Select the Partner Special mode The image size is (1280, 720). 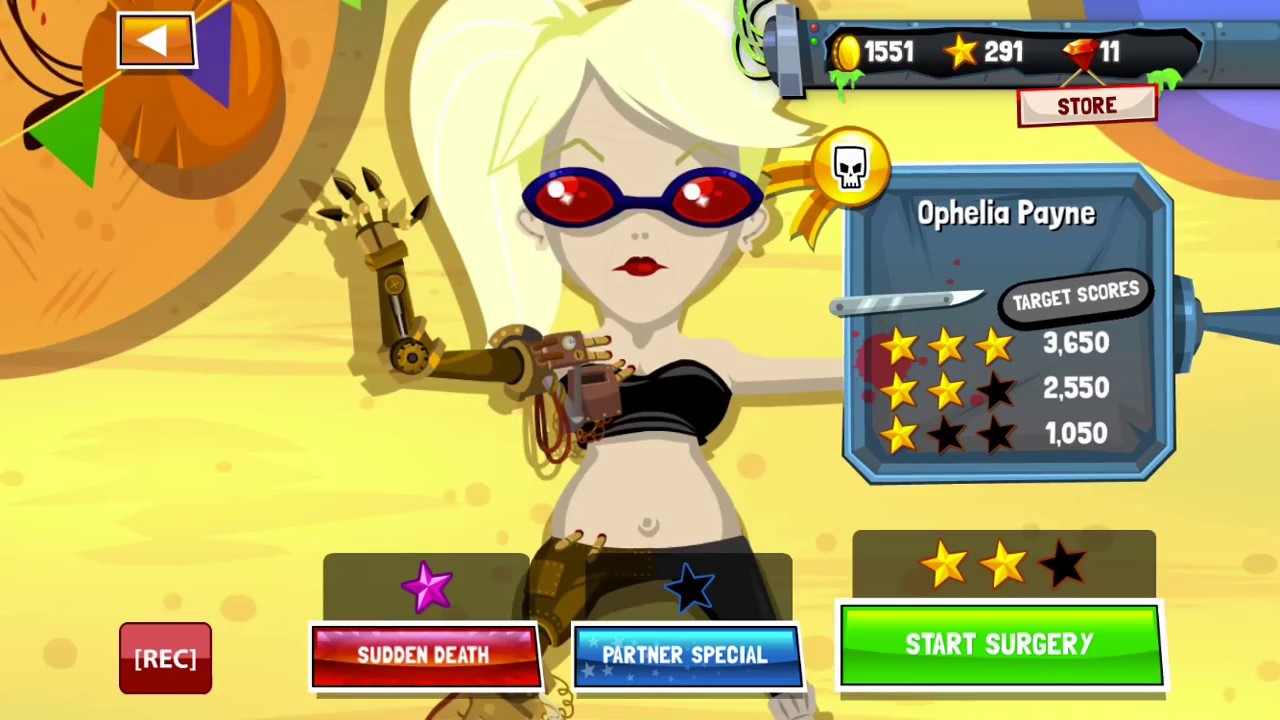[x=686, y=656]
